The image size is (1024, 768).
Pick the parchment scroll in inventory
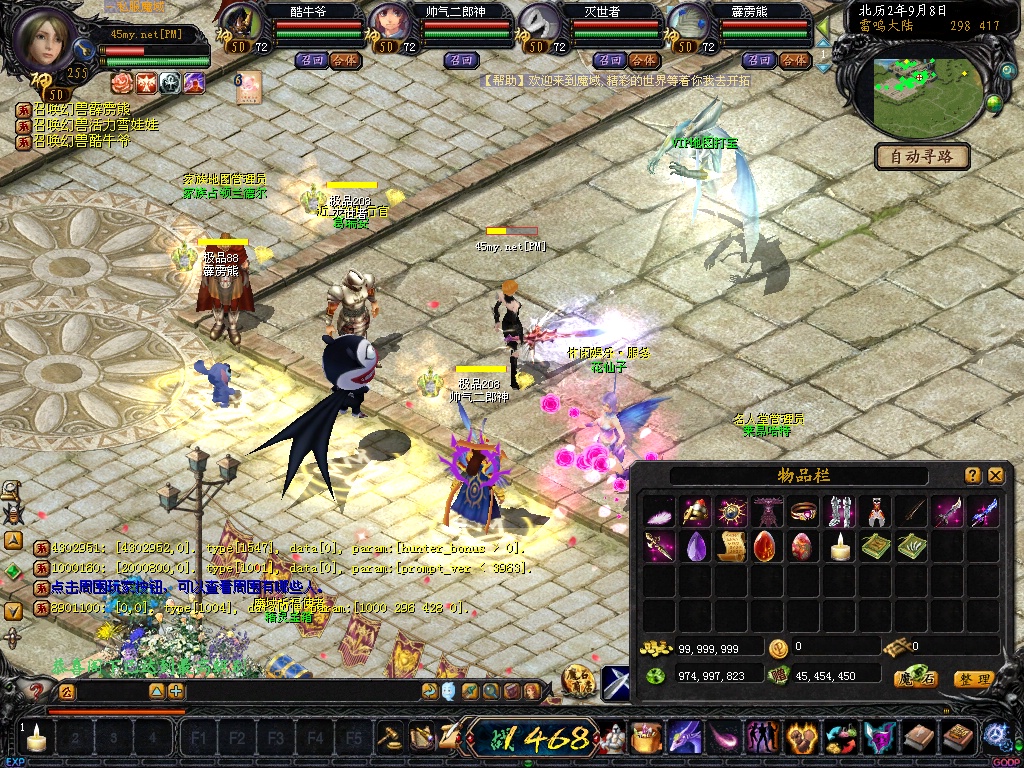point(732,547)
